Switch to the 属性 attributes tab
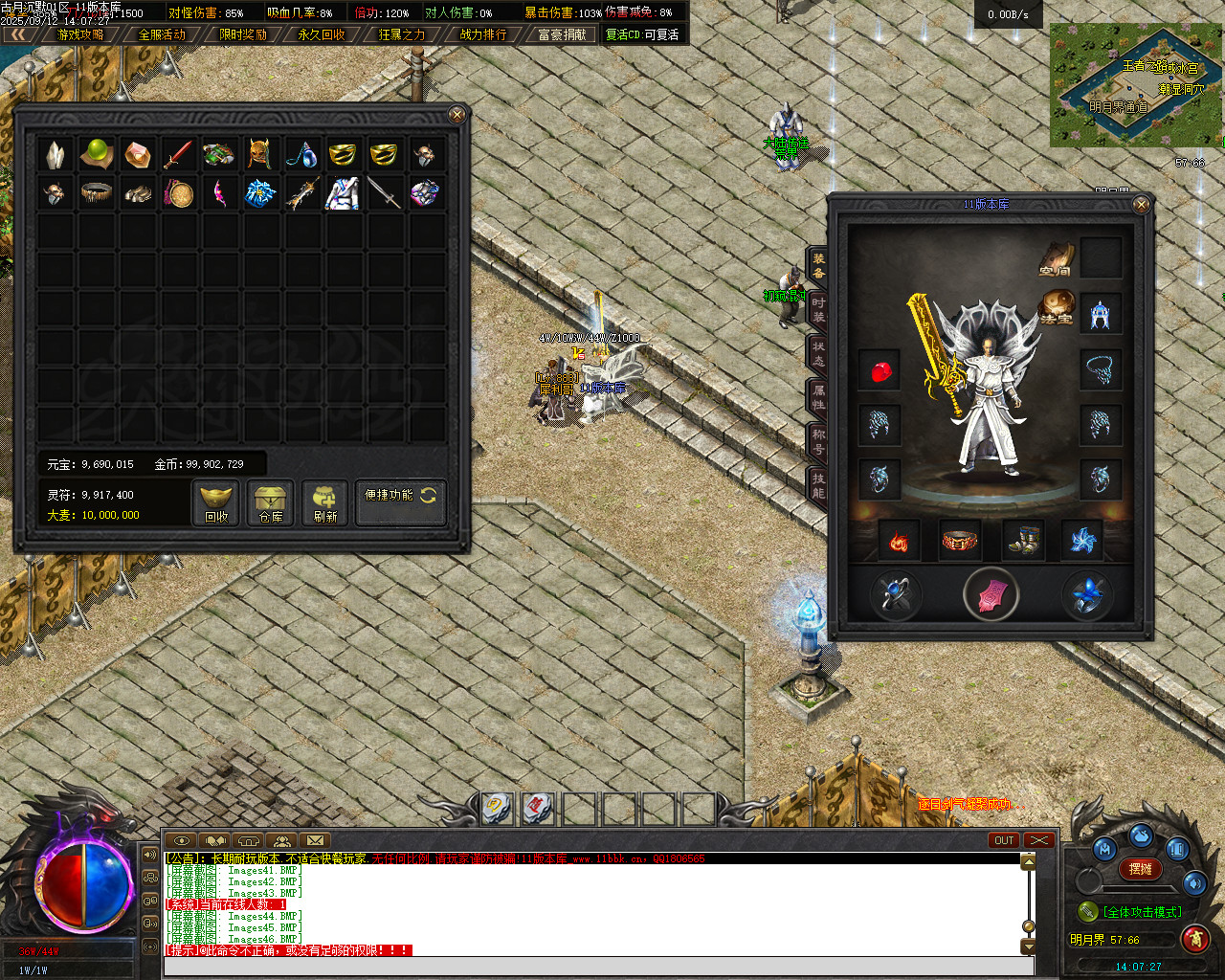This screenshot has width=1225, height=980. pyautogui.click(x=818, y=397)
